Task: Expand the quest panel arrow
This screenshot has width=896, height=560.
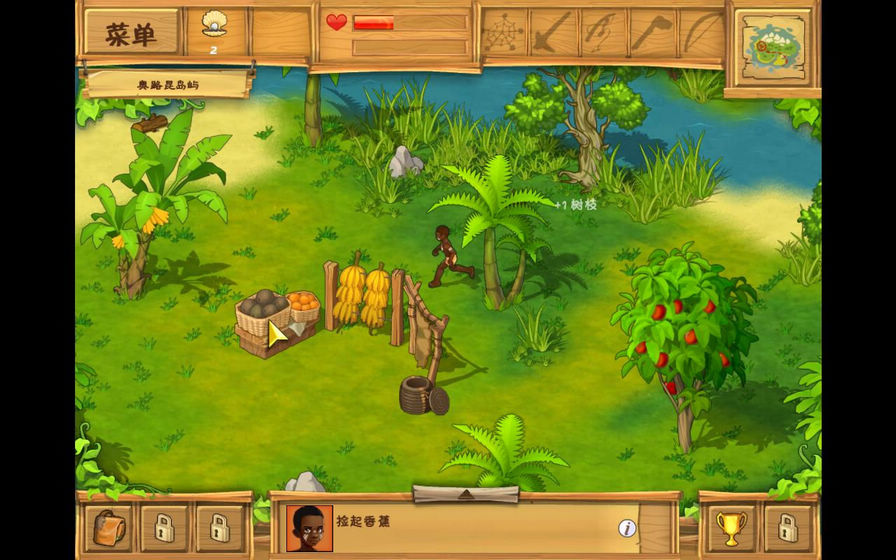Action: 465,494
